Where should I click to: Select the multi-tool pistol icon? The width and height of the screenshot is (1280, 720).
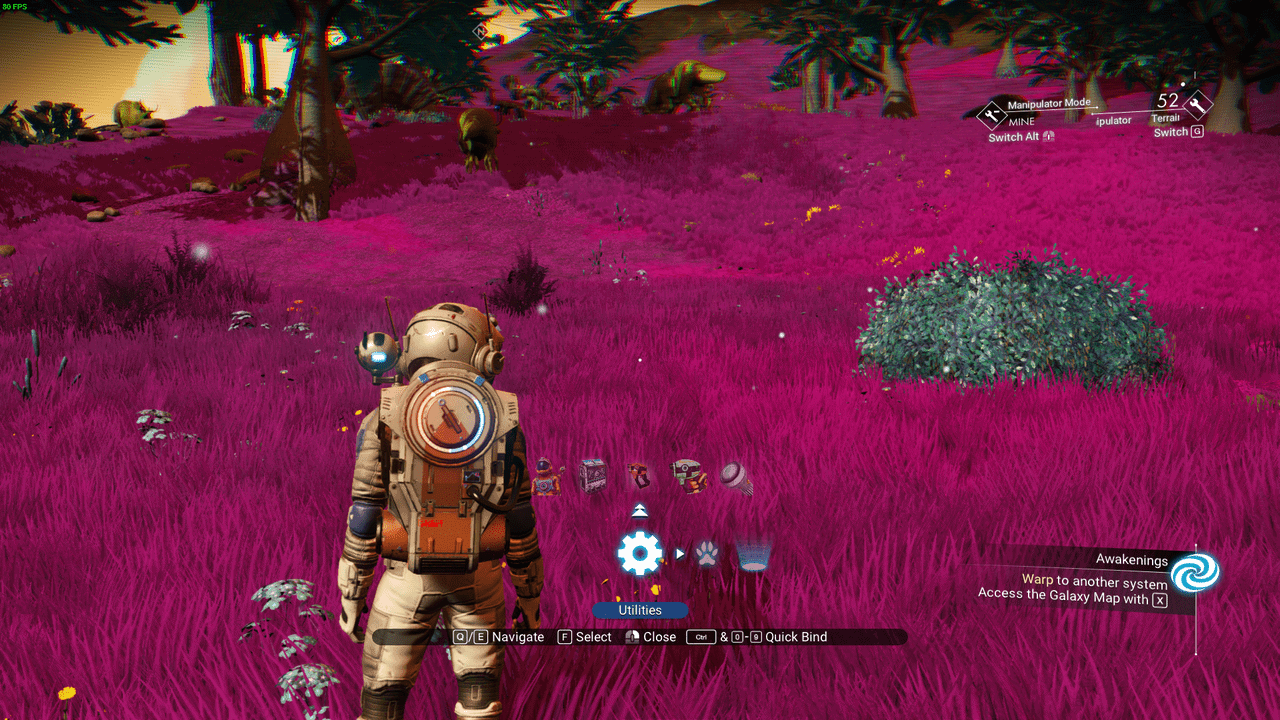click(639, 475)
